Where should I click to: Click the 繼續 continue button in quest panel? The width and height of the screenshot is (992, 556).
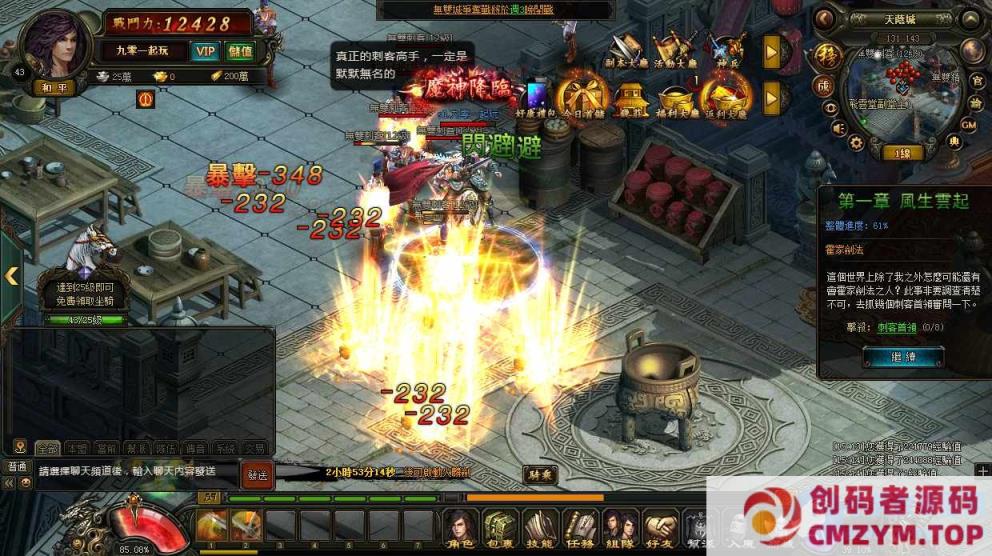(x=889, y=357)
